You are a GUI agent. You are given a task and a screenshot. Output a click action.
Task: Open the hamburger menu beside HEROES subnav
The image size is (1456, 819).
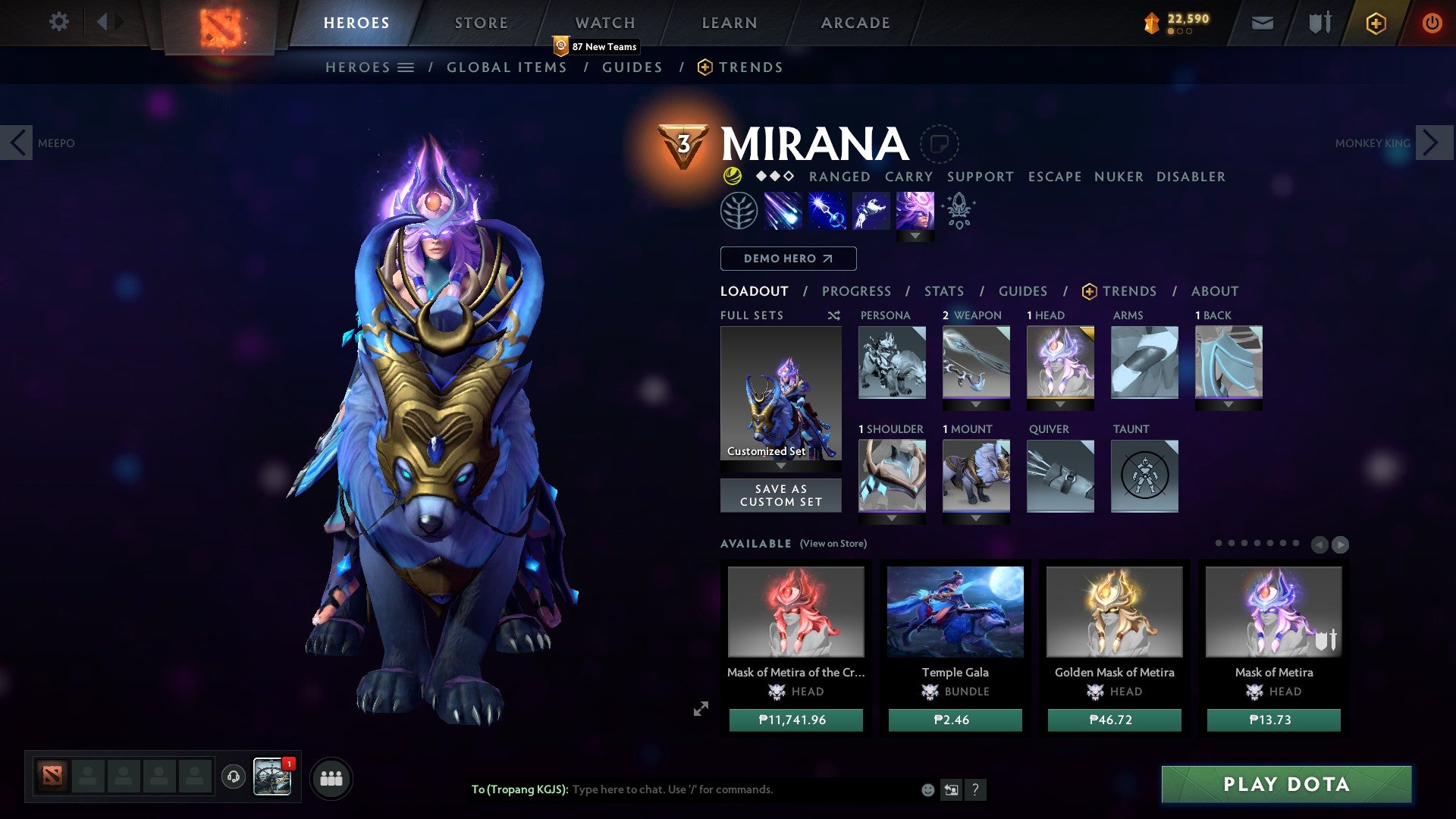[x=406, y=67]
